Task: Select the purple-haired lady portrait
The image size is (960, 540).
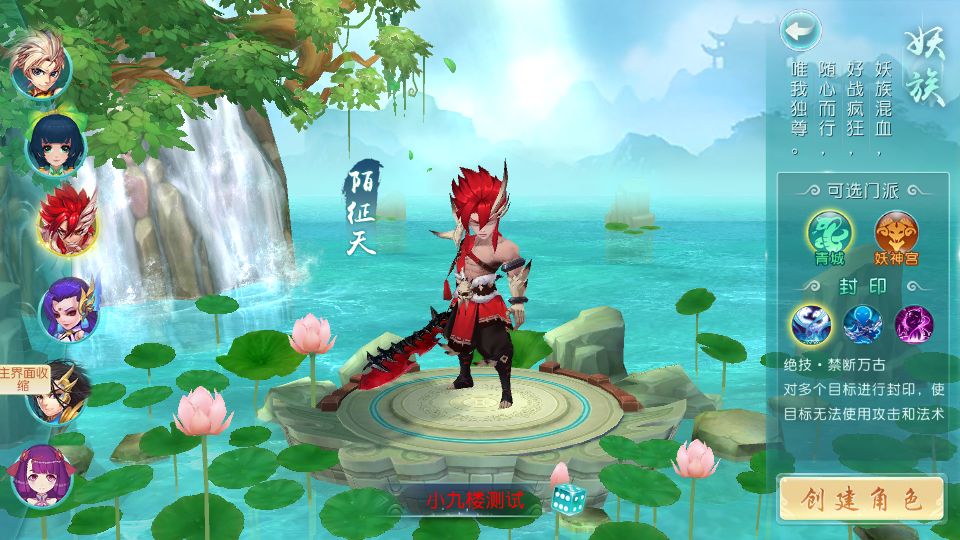Action: click(69, 308)
